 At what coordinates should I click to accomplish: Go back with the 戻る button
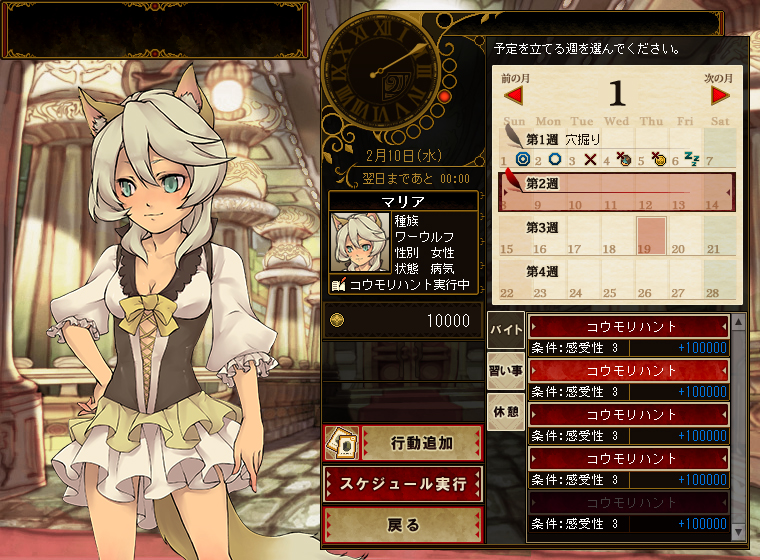click(403, 524)
